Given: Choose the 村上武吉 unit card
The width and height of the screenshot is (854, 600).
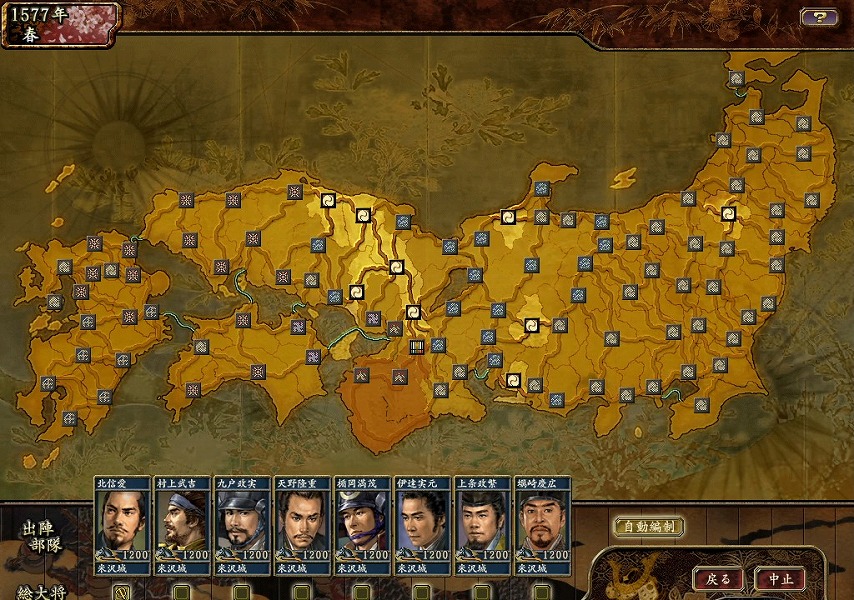Looking at the screenshot, I should [x=182, y=524].
